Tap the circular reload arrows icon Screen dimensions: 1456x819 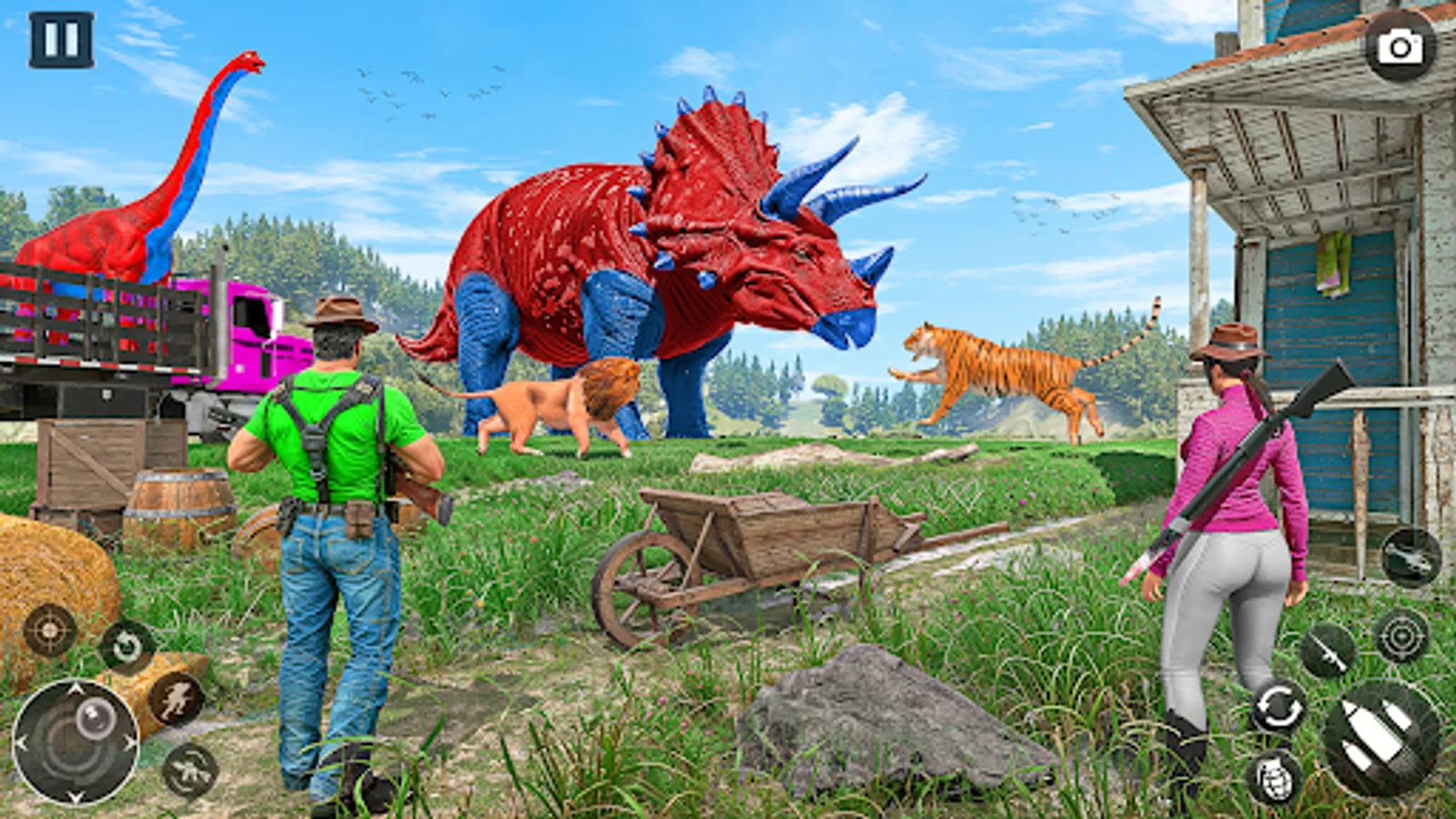point(1279,705)
